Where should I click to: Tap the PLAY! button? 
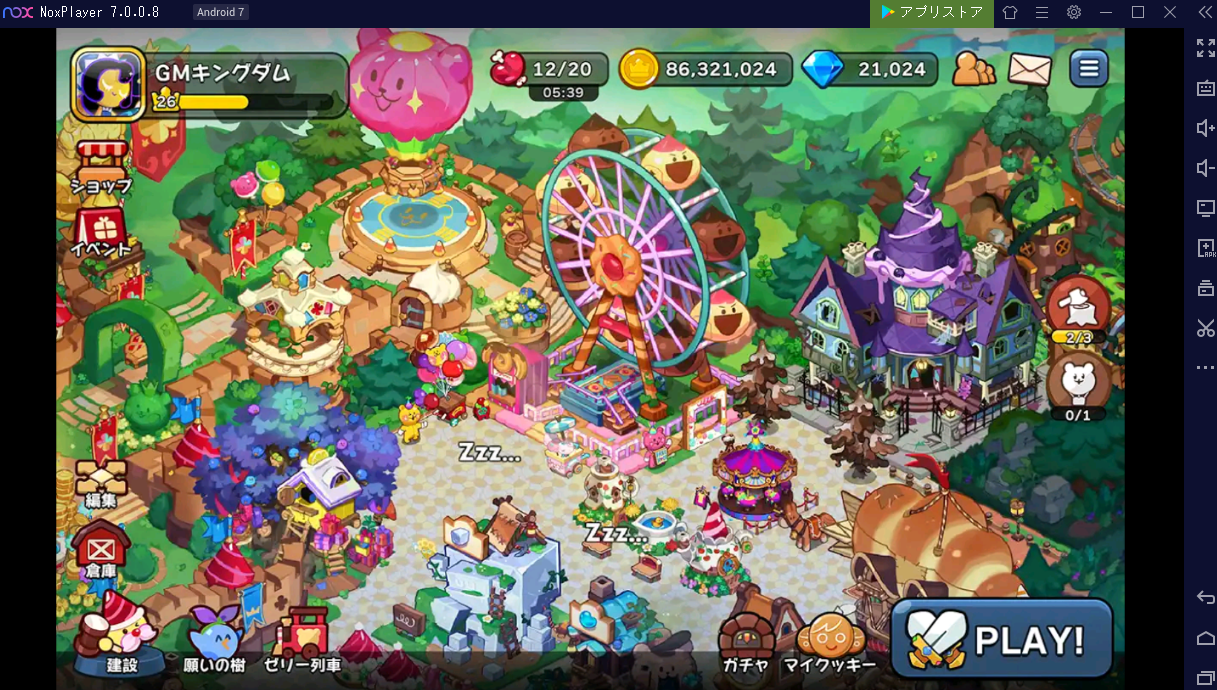pos(1001,639)
